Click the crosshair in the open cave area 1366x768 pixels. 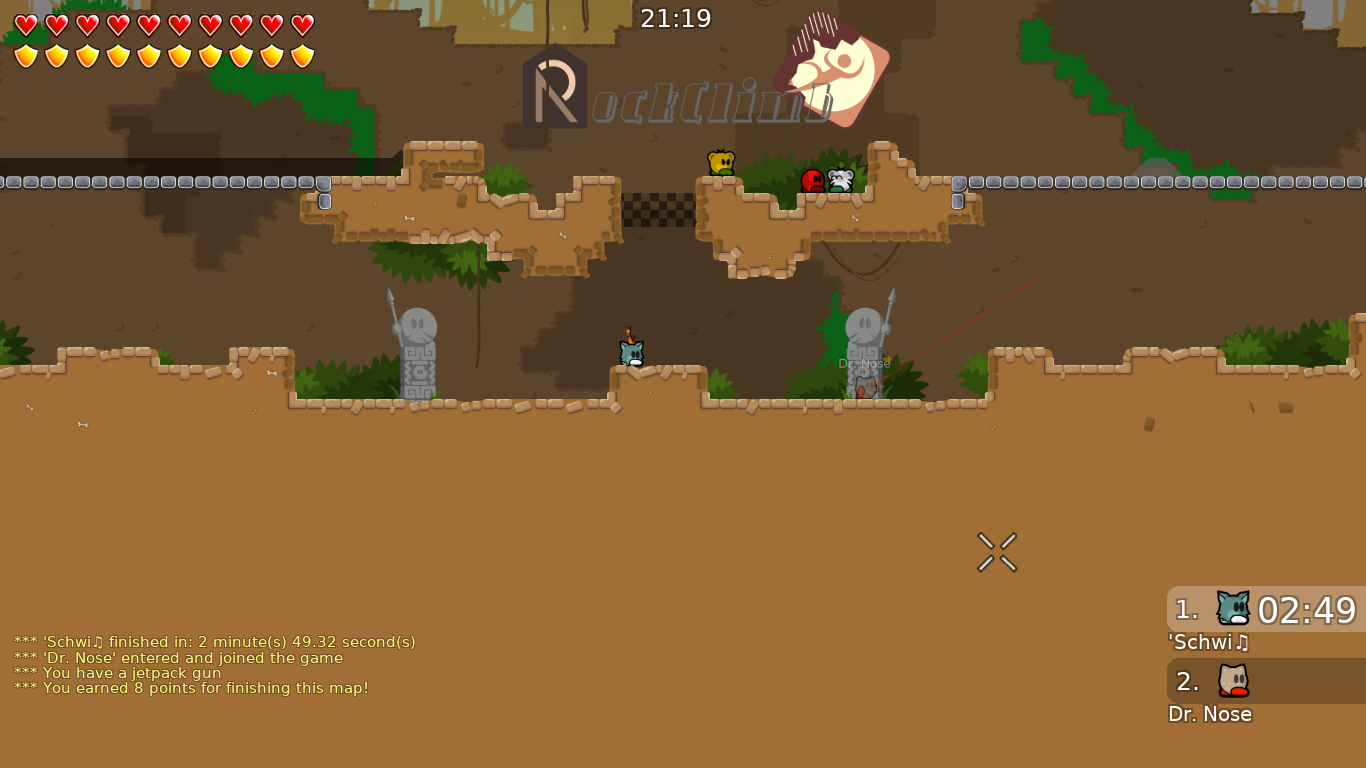pos(996,550)
